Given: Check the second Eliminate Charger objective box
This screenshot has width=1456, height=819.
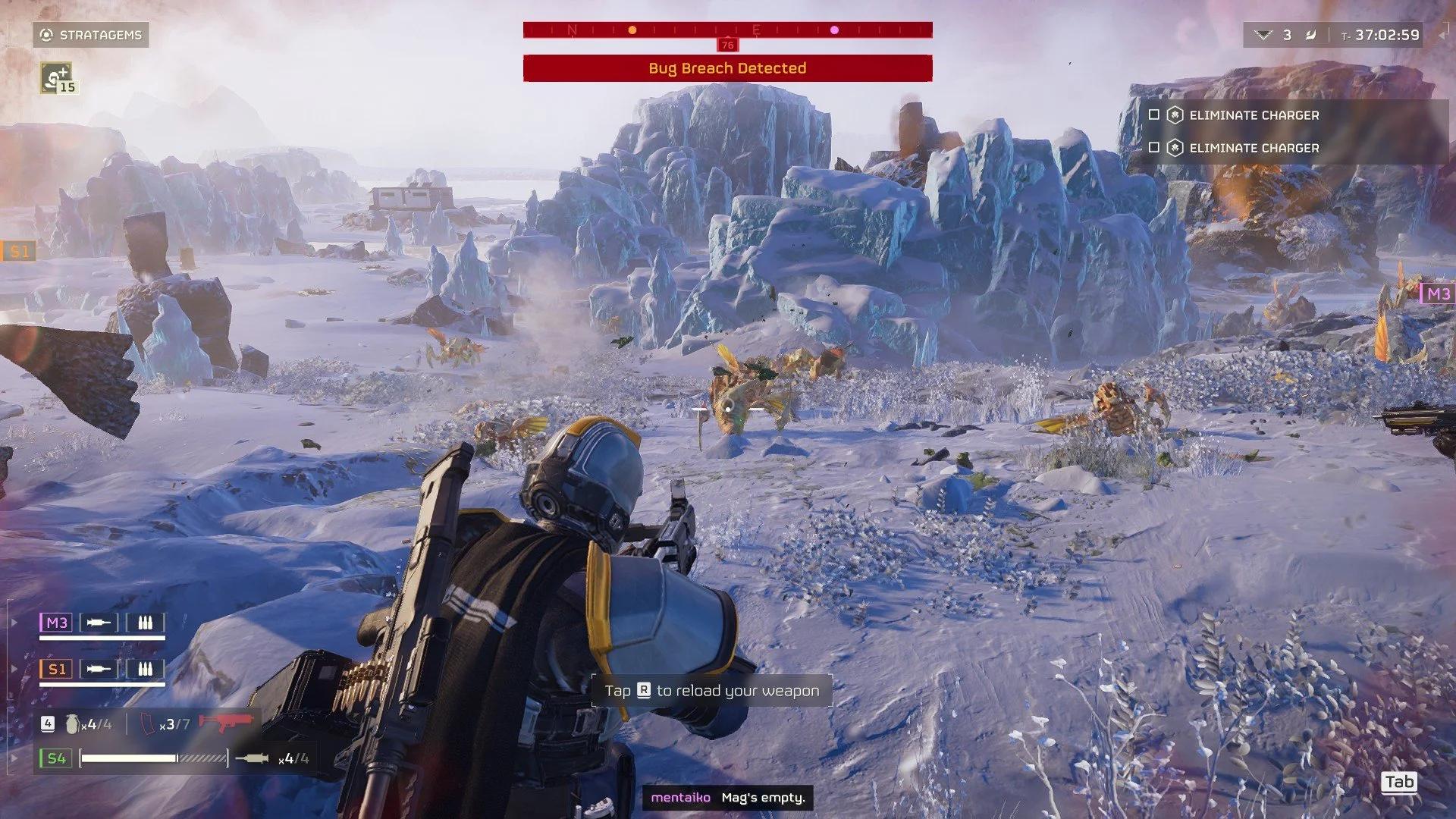Looking at the screenshot, I should click(x=1153, y=148).
